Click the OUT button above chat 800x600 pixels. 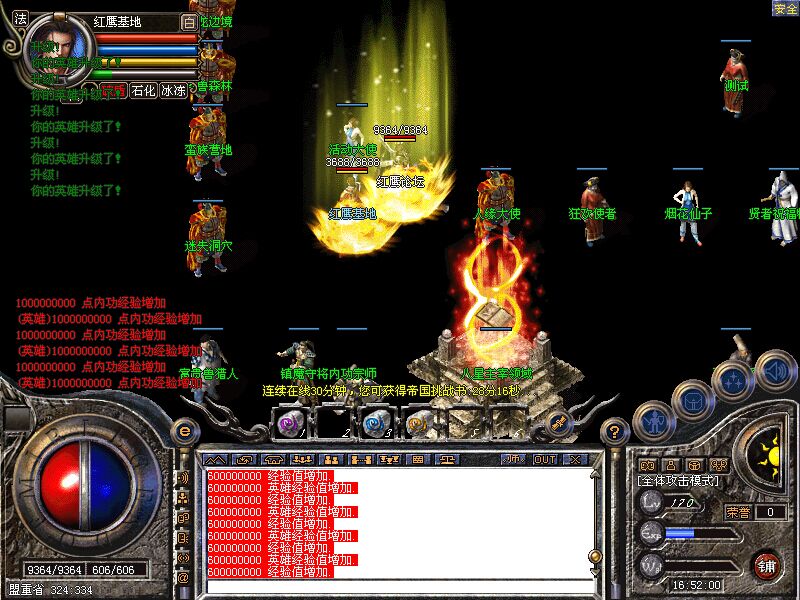[x=545, y=459]
